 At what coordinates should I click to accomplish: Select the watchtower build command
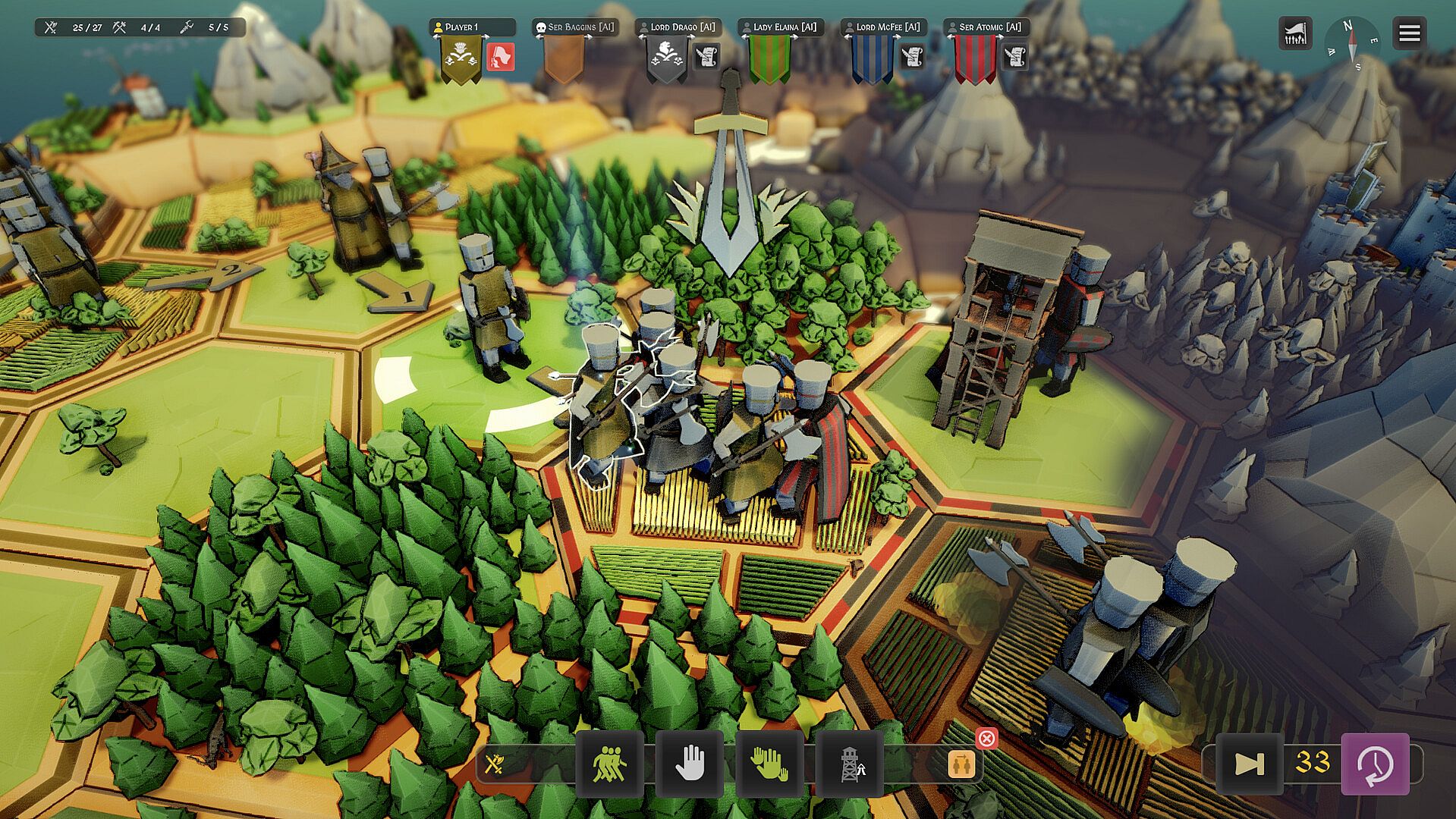(851, 764)
